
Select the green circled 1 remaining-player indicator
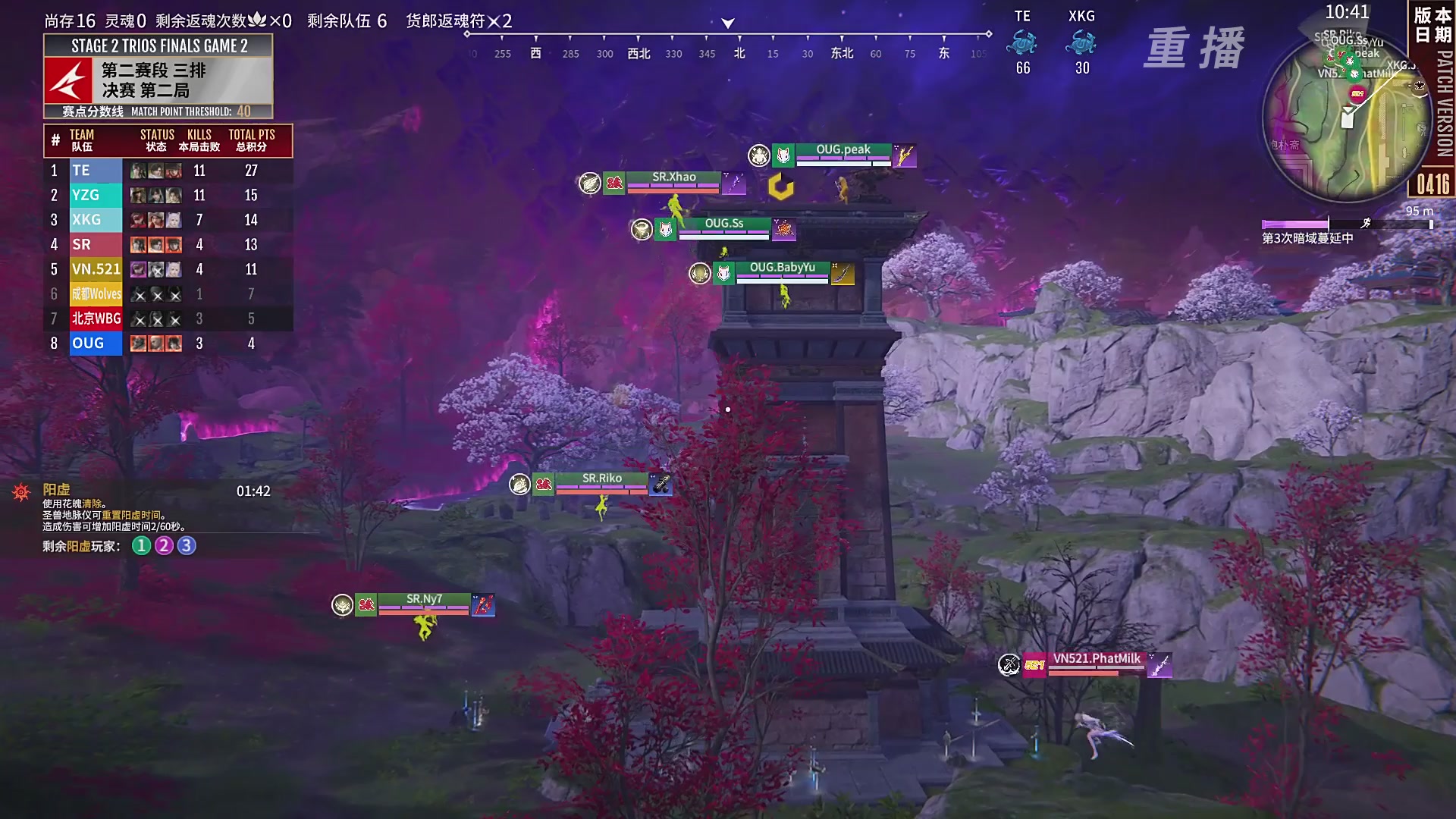point(140,544)
